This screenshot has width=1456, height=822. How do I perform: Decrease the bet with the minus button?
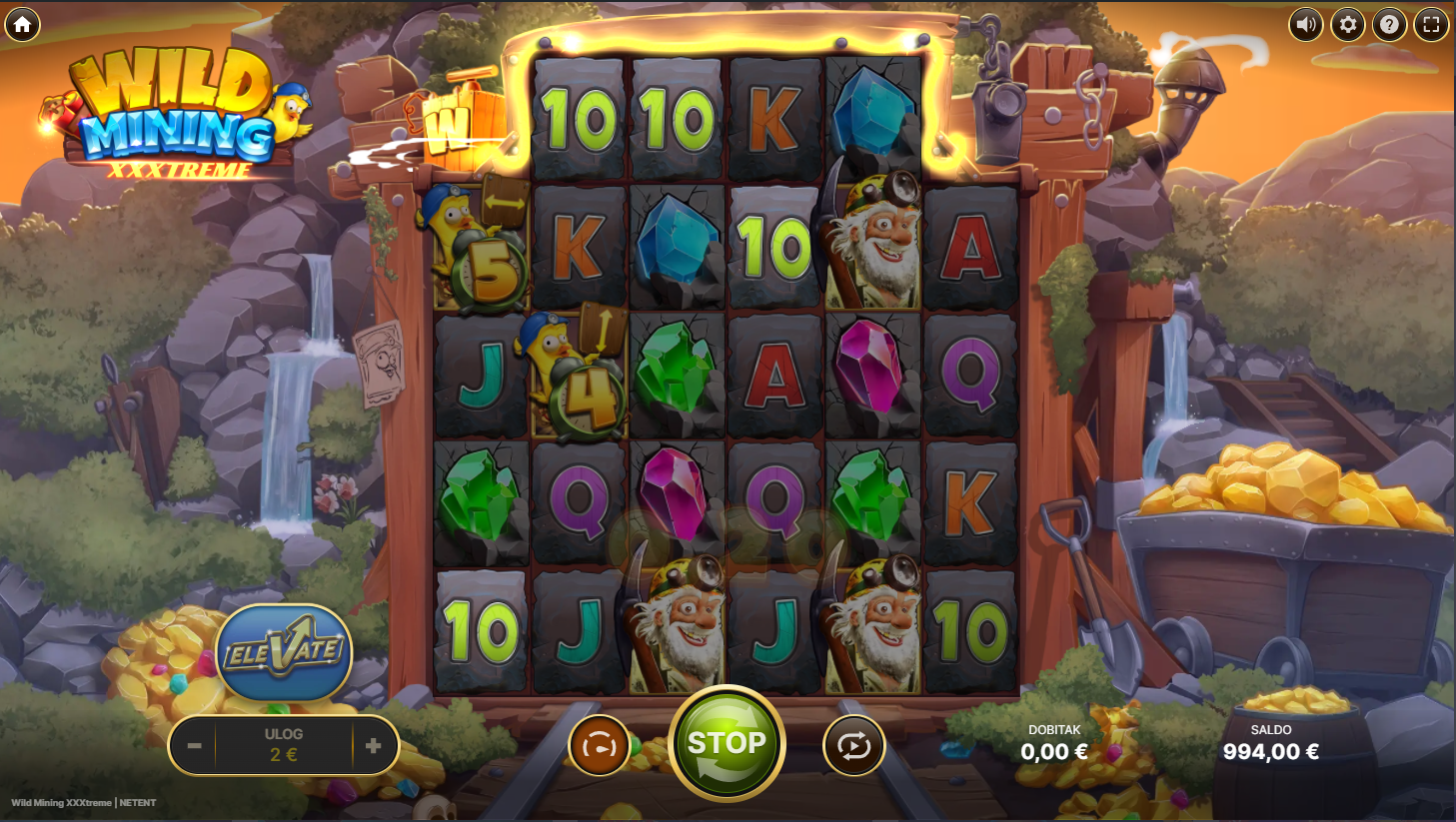(x=195, y=746)
